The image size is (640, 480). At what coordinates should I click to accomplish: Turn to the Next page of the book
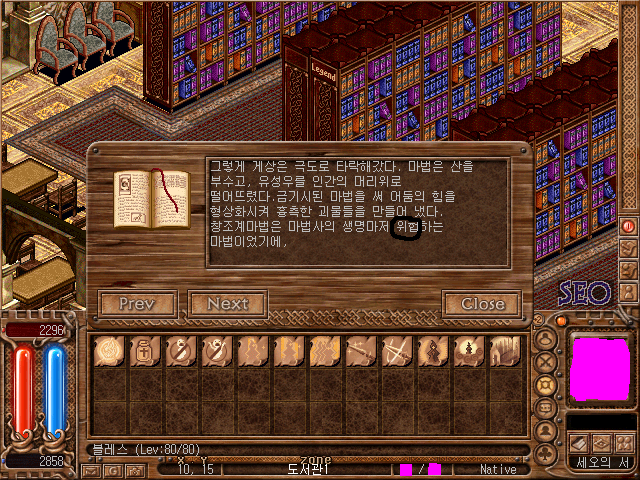click(x=227, y=304)
